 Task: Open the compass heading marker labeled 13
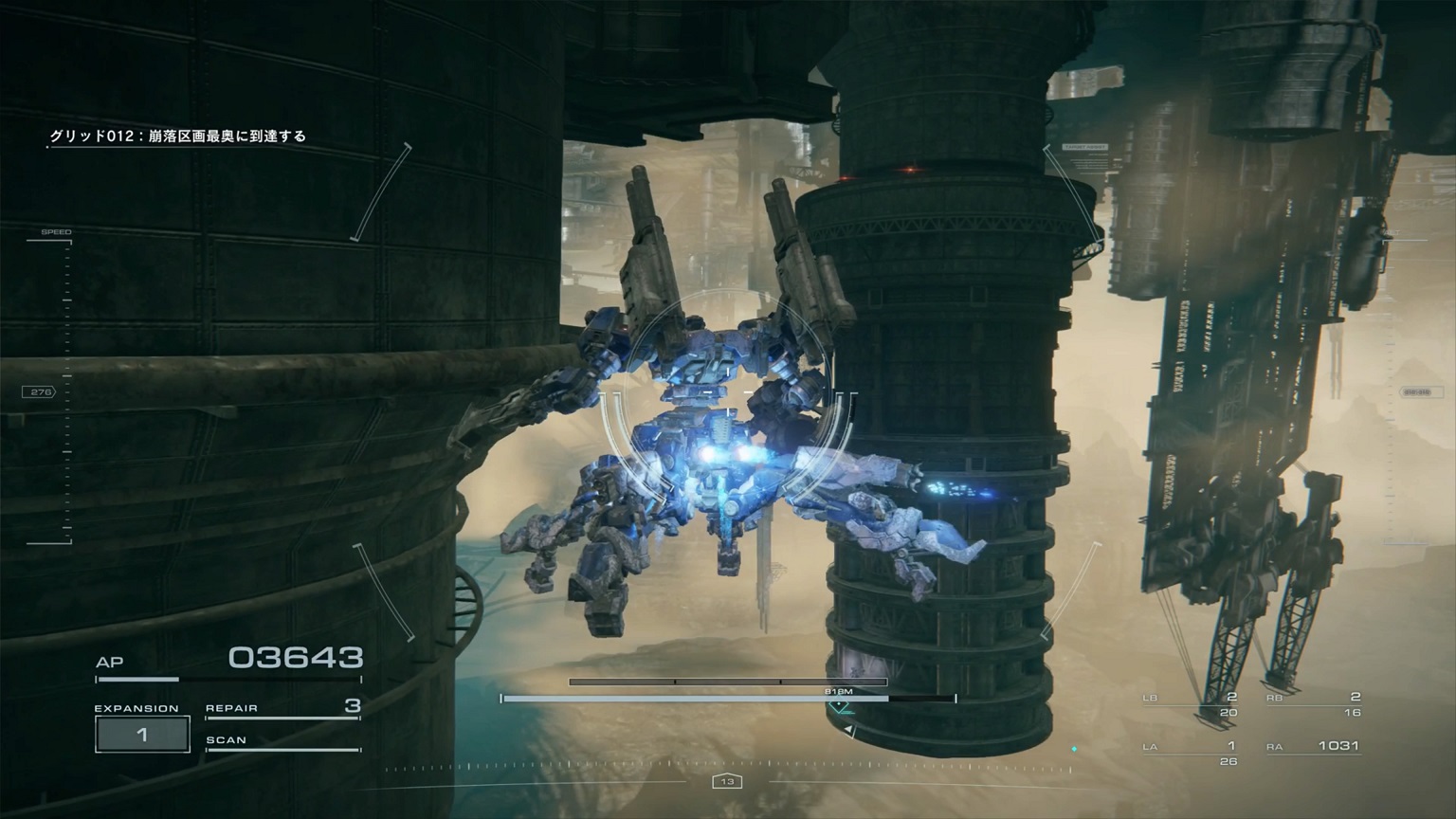728,779
